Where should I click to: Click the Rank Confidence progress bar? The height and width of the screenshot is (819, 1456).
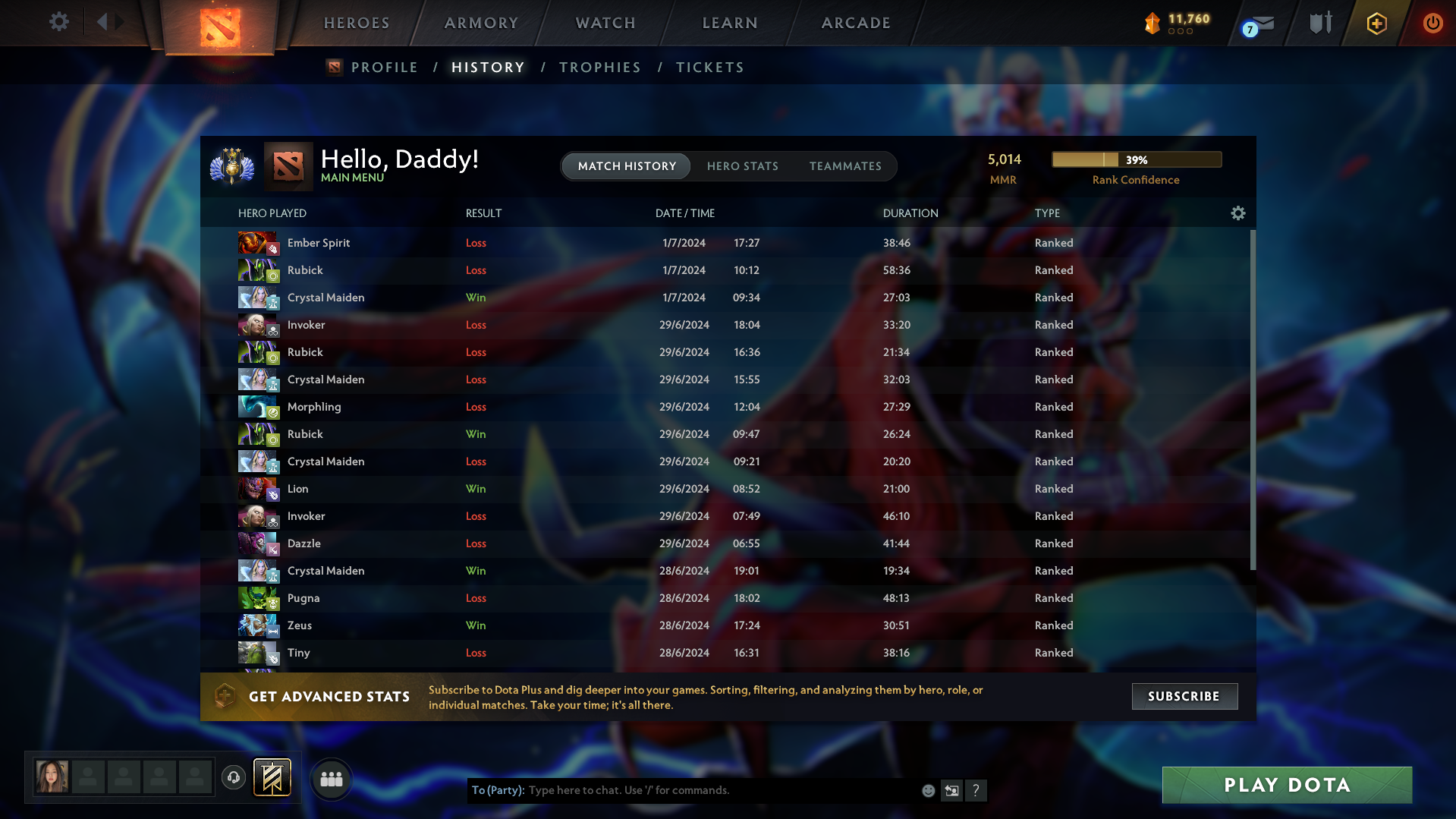pyautogui.click(x=1137, y=159)
